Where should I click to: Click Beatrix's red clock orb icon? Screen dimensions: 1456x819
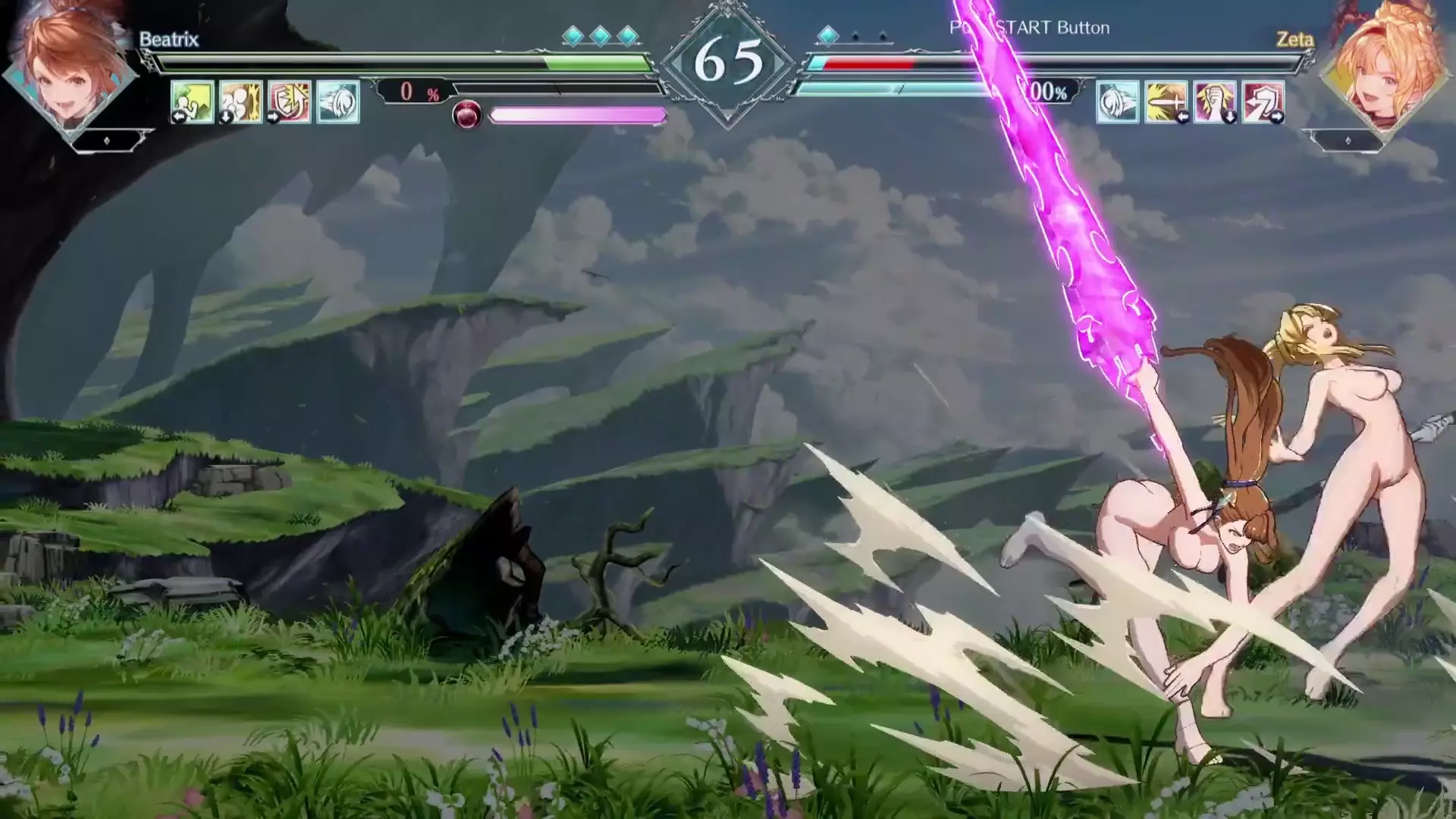tap(466, 115)
